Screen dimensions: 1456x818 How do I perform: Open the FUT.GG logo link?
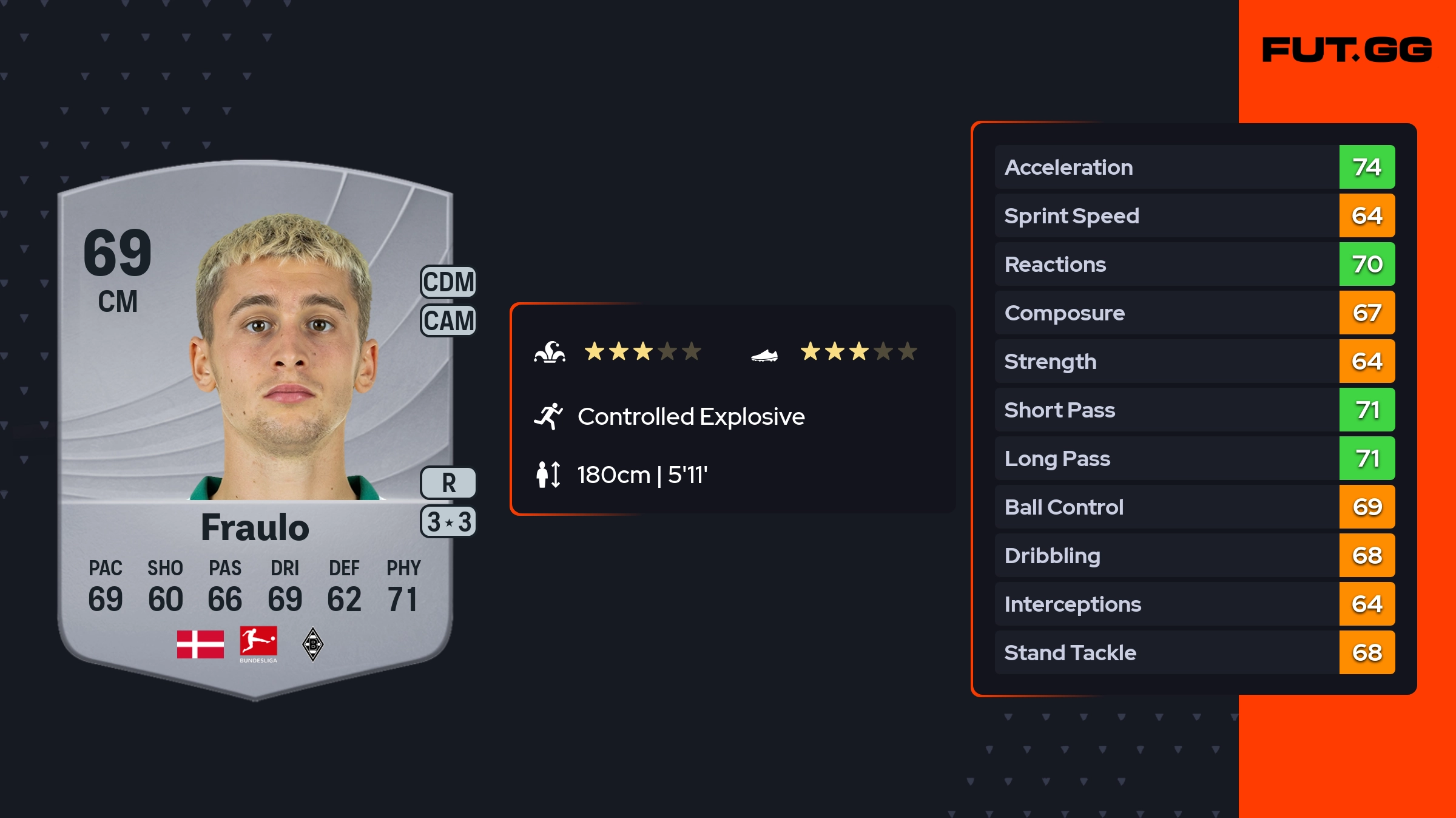(1347, 50)
